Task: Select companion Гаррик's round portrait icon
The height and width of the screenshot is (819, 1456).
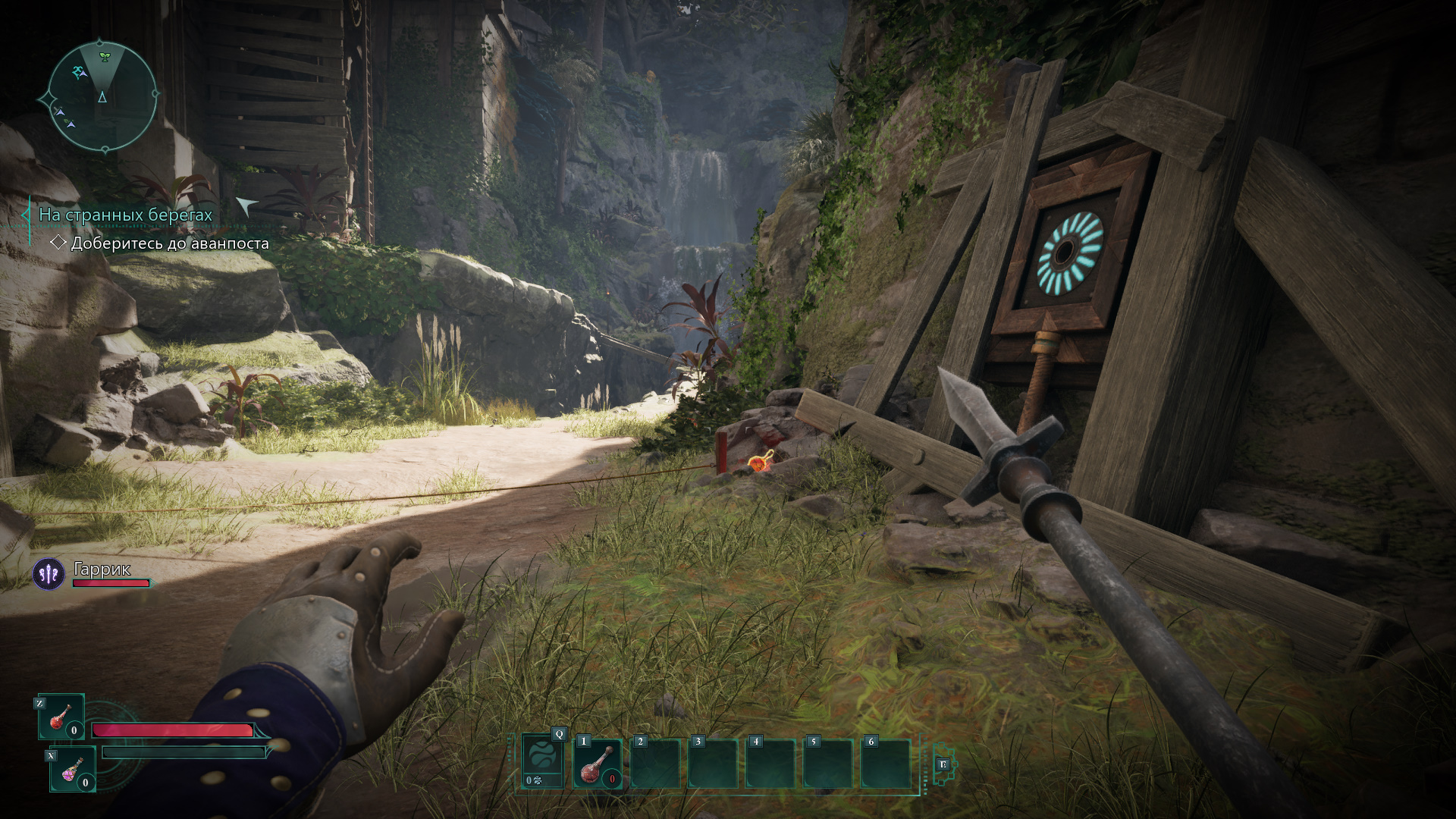Action: (49, 574)
